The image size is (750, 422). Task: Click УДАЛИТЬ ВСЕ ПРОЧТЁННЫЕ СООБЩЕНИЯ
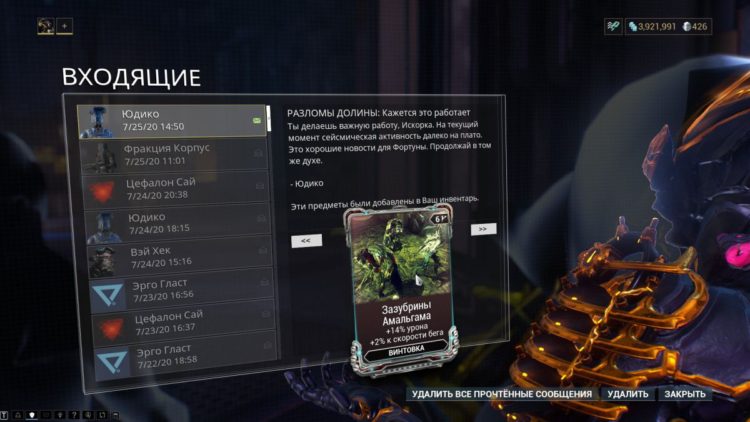click(x=501, y=394)
